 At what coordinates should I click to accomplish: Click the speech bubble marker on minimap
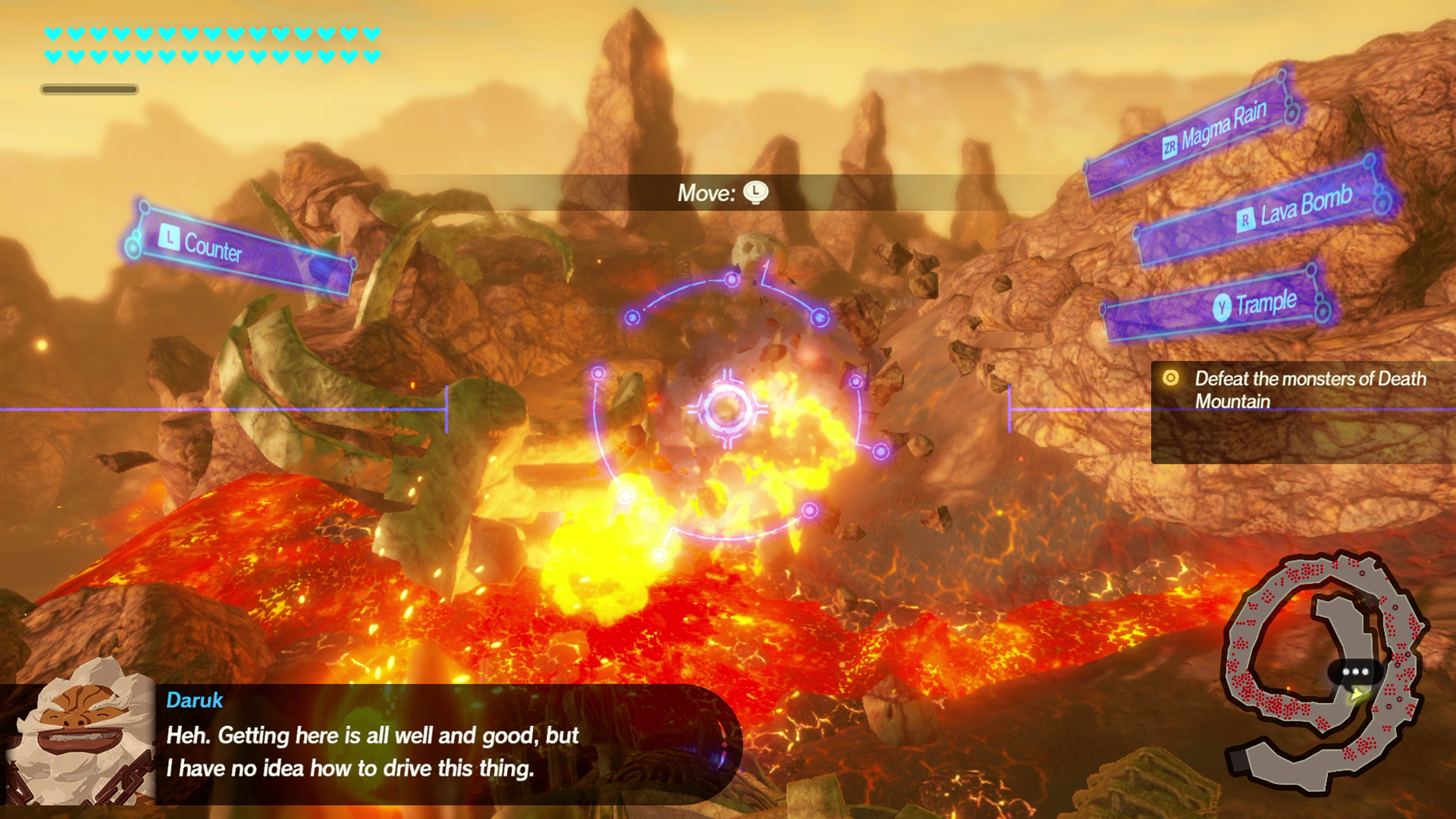[1356, 673]
